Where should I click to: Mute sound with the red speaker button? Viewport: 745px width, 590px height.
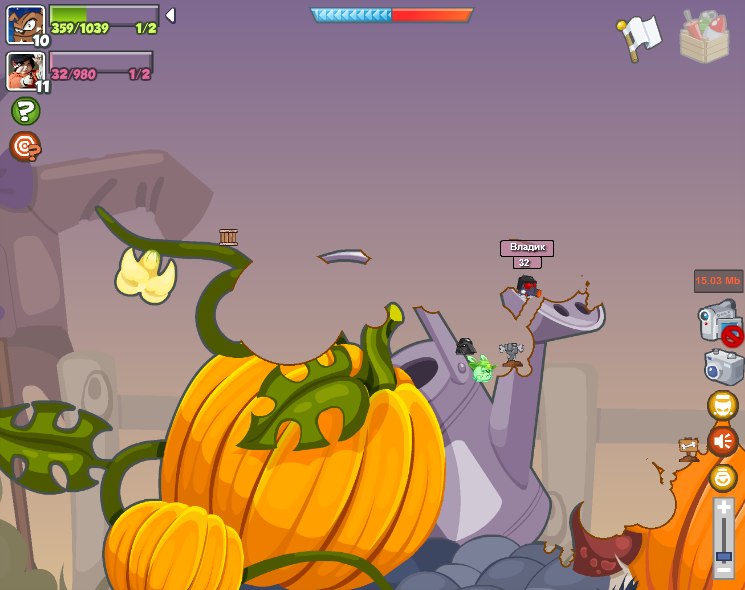pos(722,441)
